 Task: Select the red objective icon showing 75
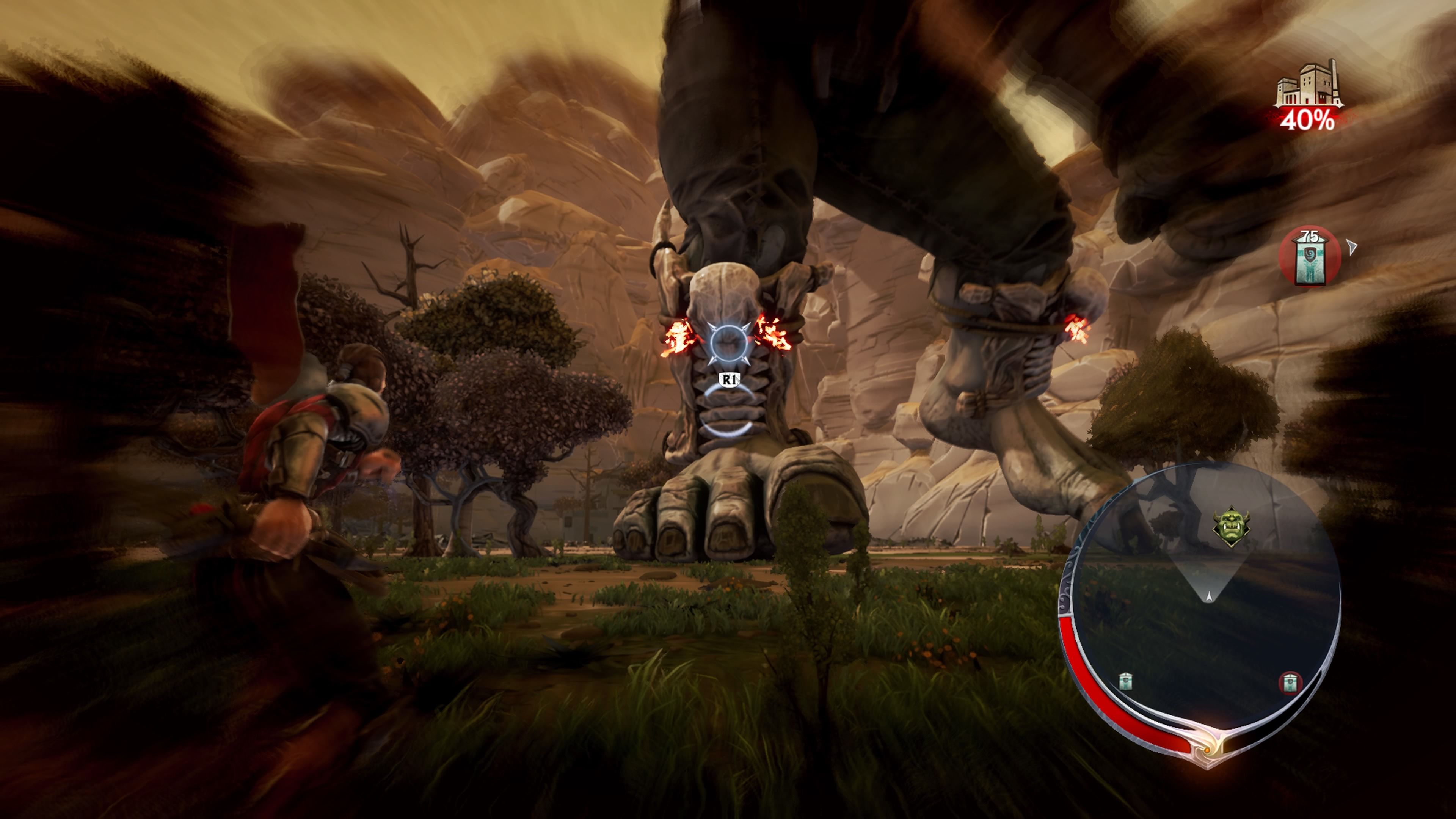(1310, 257)
